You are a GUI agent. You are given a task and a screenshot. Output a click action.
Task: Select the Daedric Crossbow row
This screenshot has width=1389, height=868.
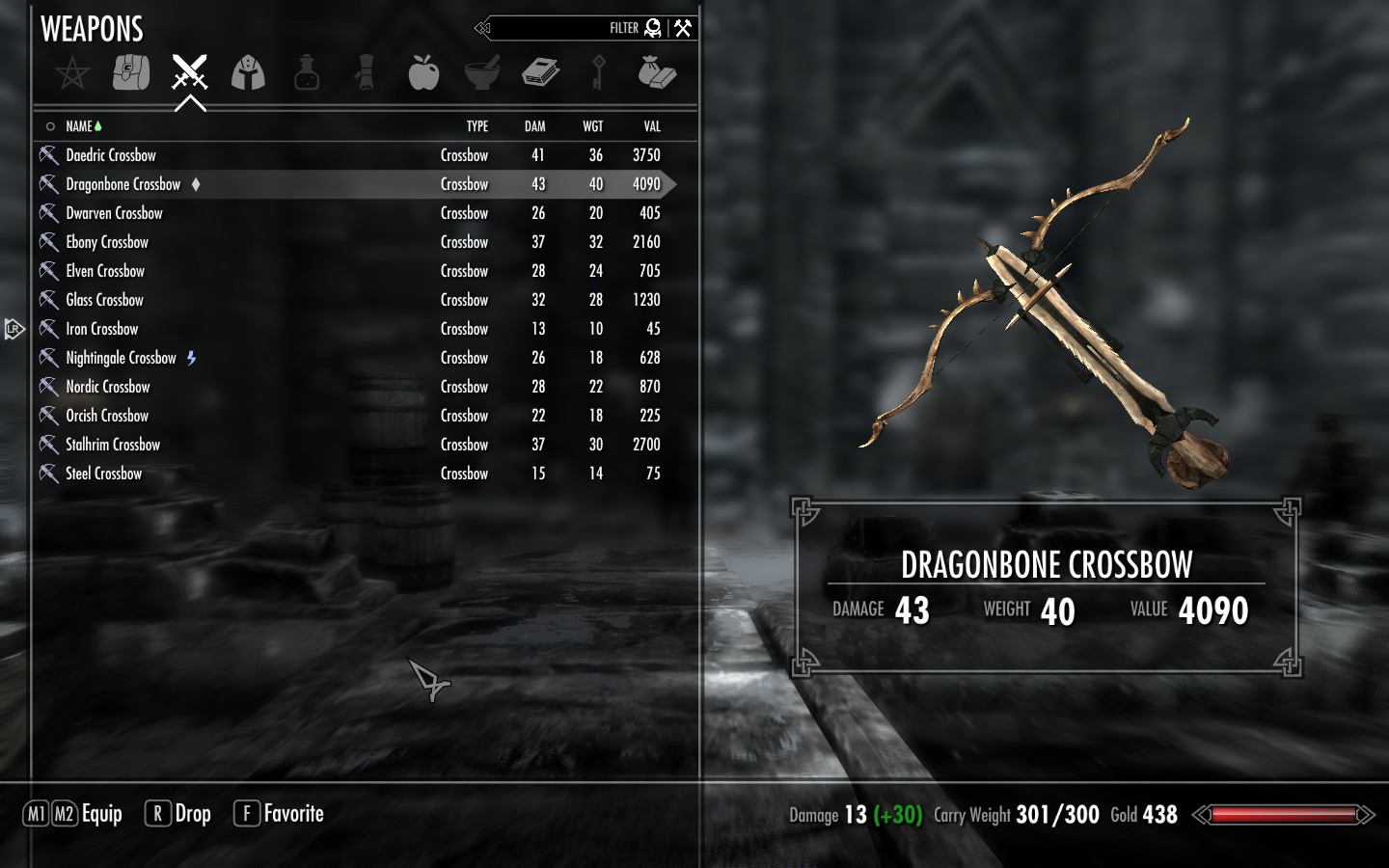111,155
